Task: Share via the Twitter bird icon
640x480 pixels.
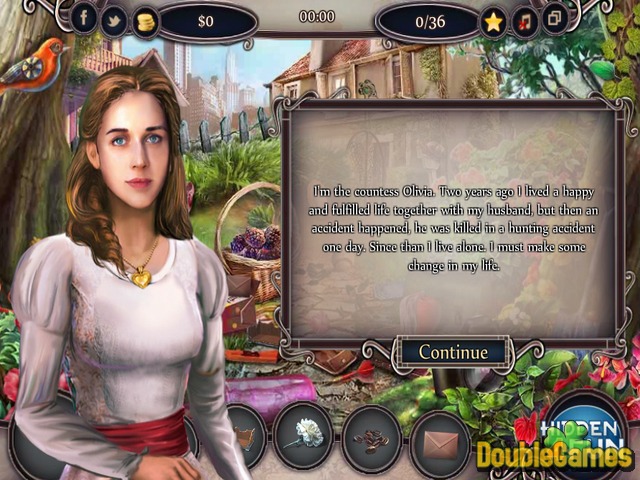Action: (114, 18)
